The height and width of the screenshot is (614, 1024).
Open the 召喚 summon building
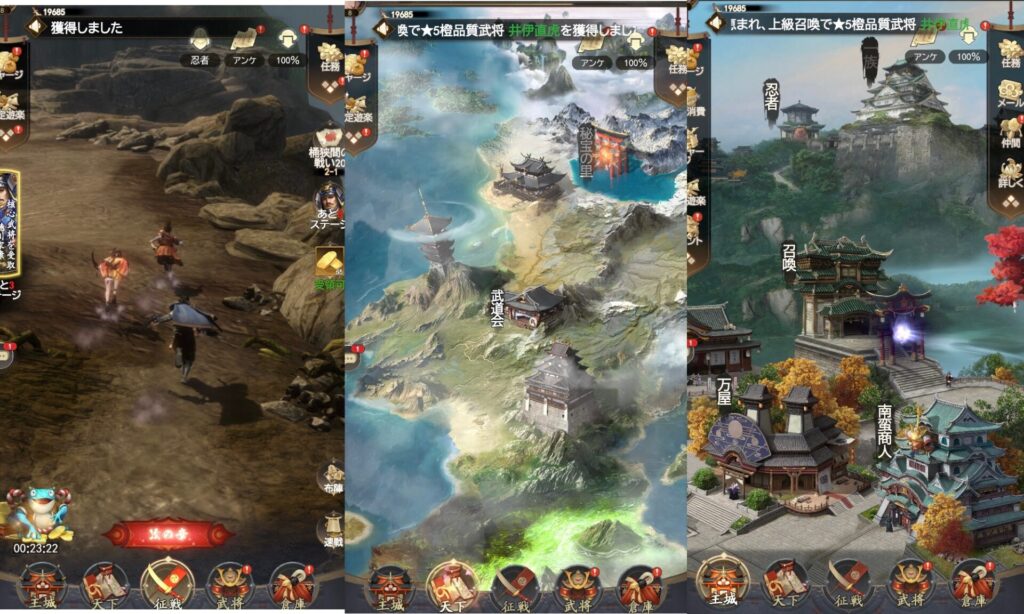pos(840,285)
